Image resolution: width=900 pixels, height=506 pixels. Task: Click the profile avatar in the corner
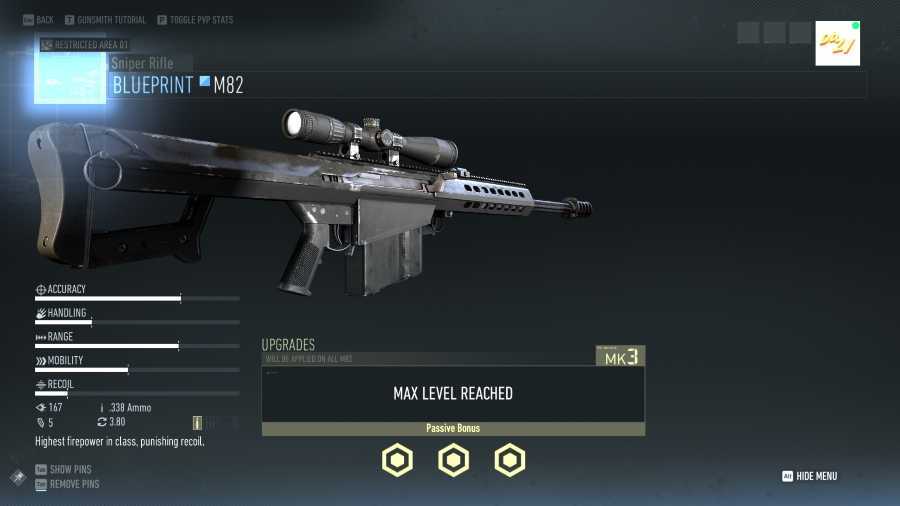pos(837,44)
